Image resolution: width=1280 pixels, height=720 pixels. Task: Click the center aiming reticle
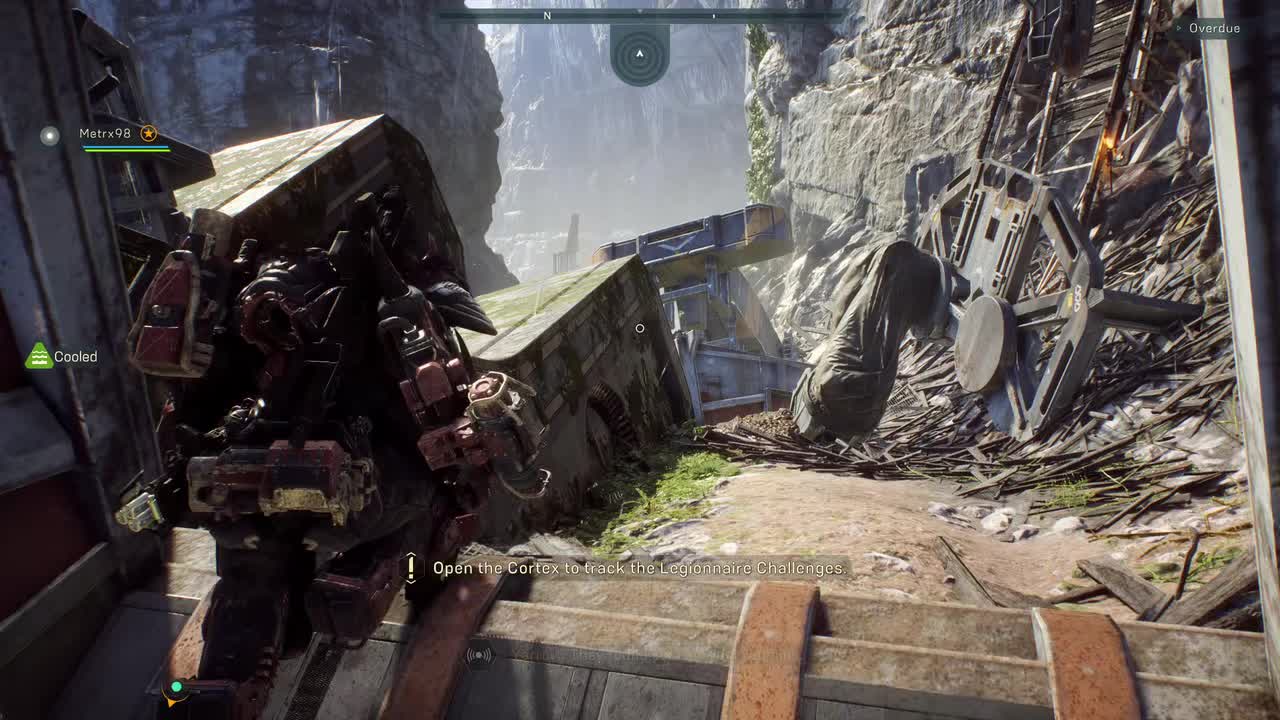click(x=640, y=327)
